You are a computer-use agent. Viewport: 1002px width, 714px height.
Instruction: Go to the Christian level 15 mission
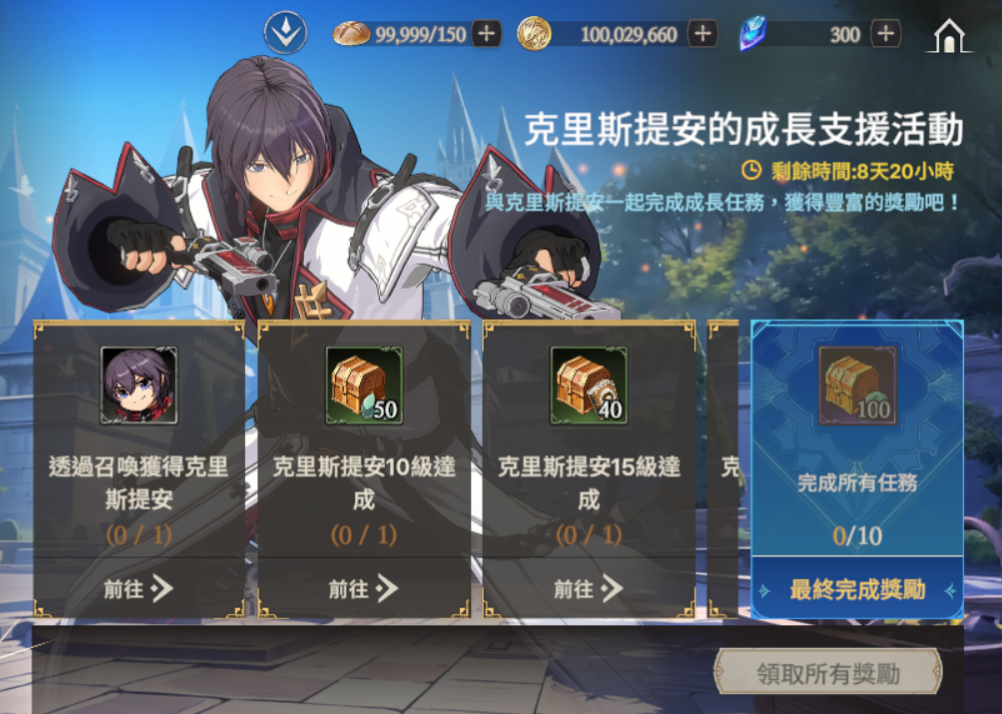click(x=588, y=589)
